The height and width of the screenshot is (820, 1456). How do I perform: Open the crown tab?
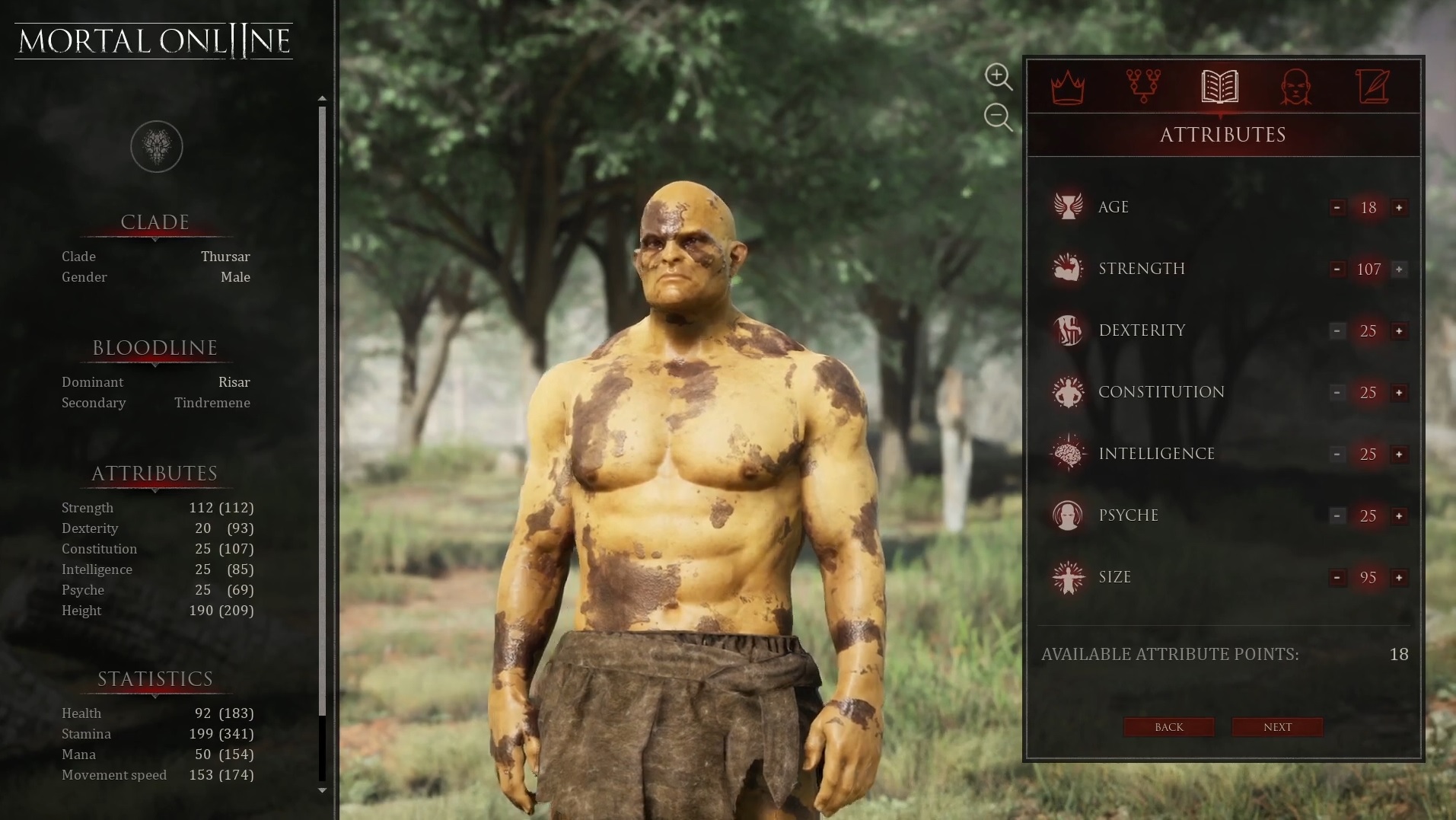[1067, 87]
